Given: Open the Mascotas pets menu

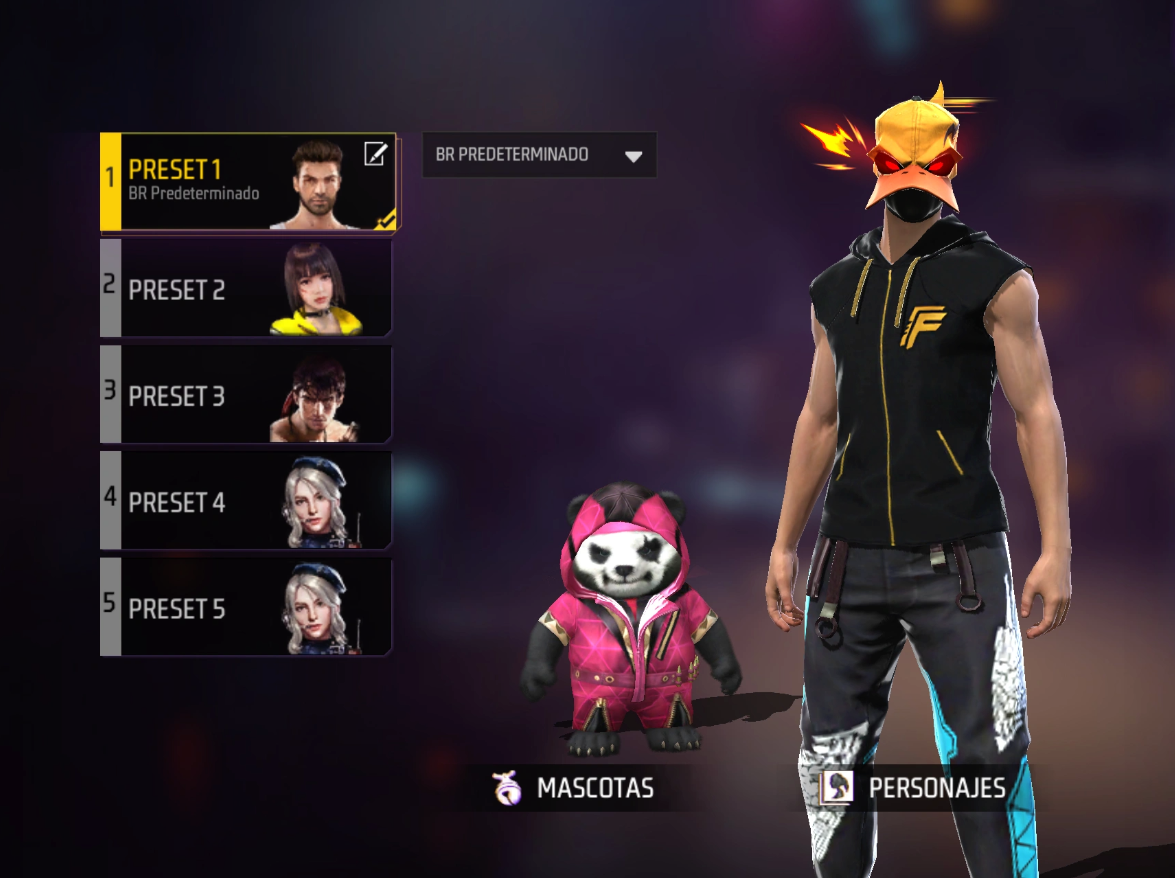Looking at the screenshot, I should tap(575, 788).
